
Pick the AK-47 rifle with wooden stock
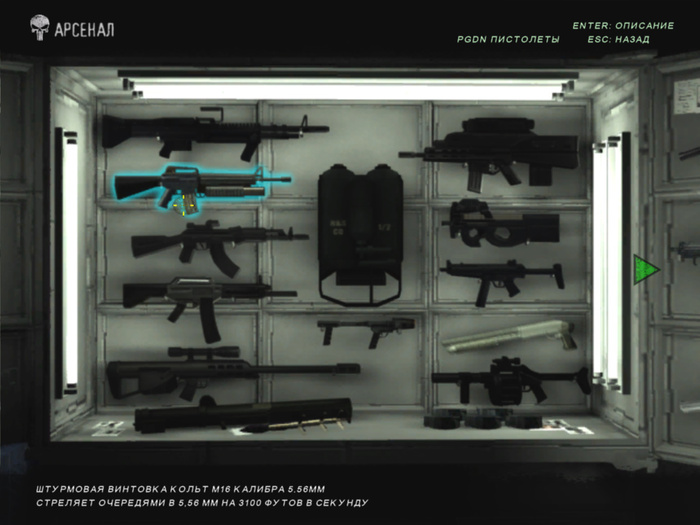(x=212, y=243)
